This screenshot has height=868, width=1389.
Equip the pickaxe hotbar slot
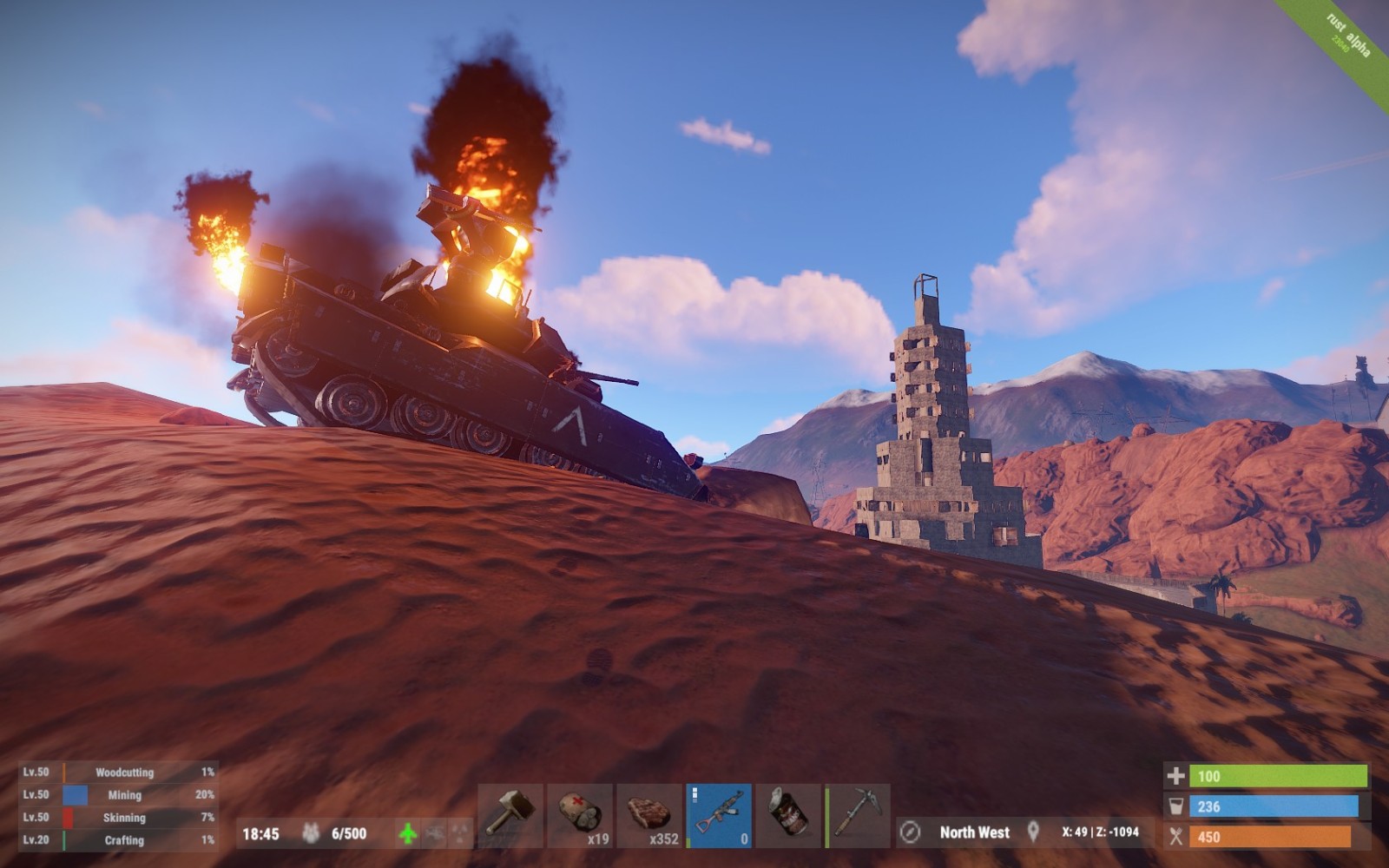(858, 816)
